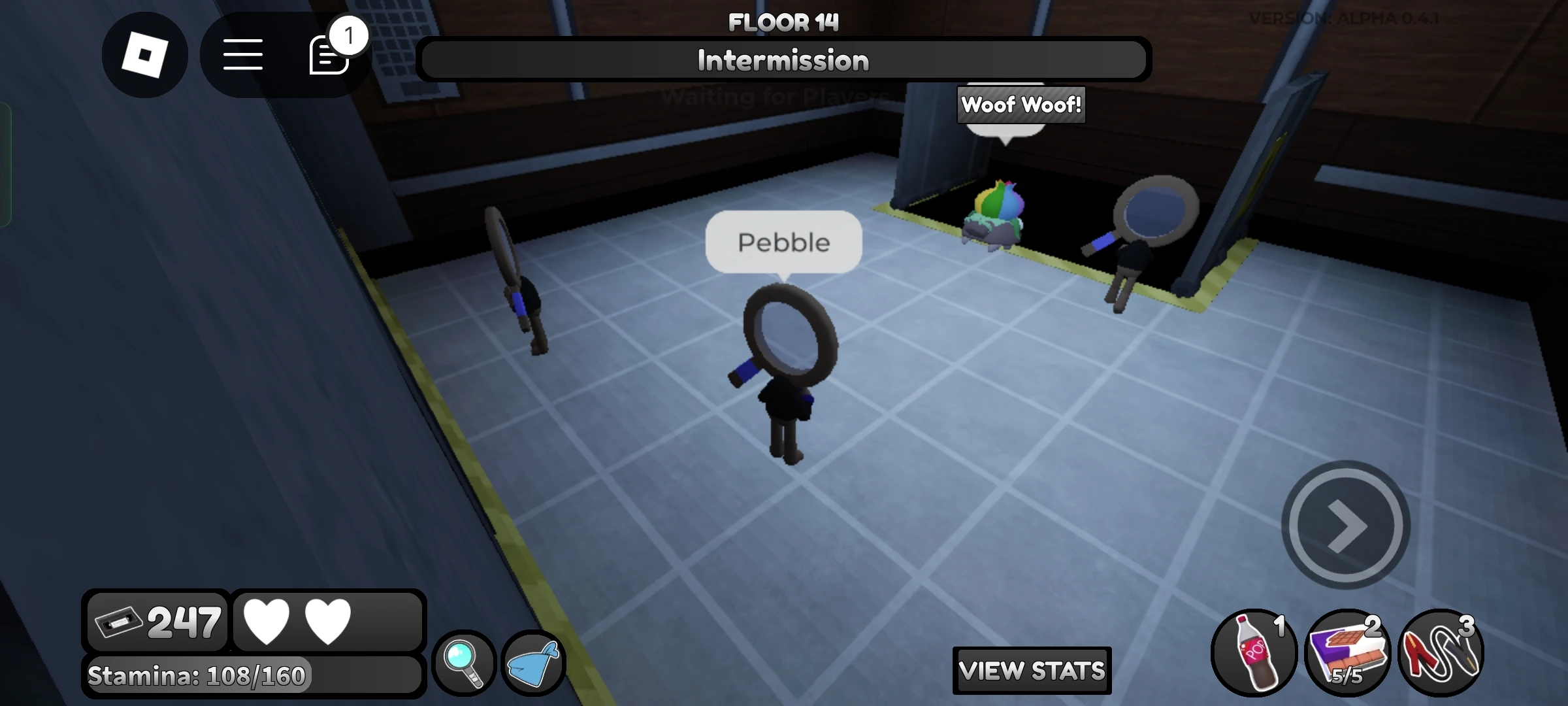This screenshot has height=706, width=1568.
Task: Open the Roblox home menu icon
Action: pos(145,55)
